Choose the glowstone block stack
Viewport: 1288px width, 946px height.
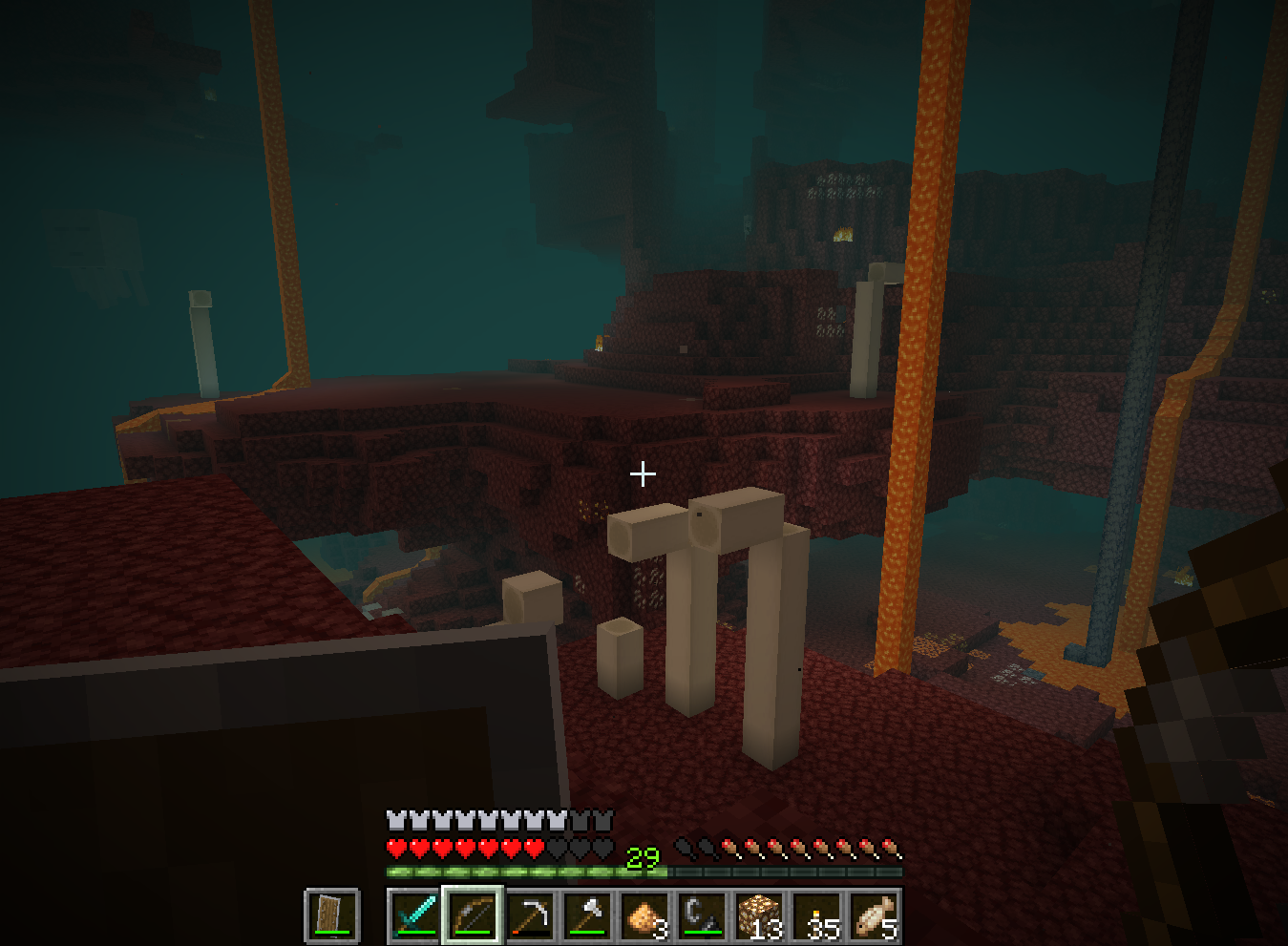759,916
